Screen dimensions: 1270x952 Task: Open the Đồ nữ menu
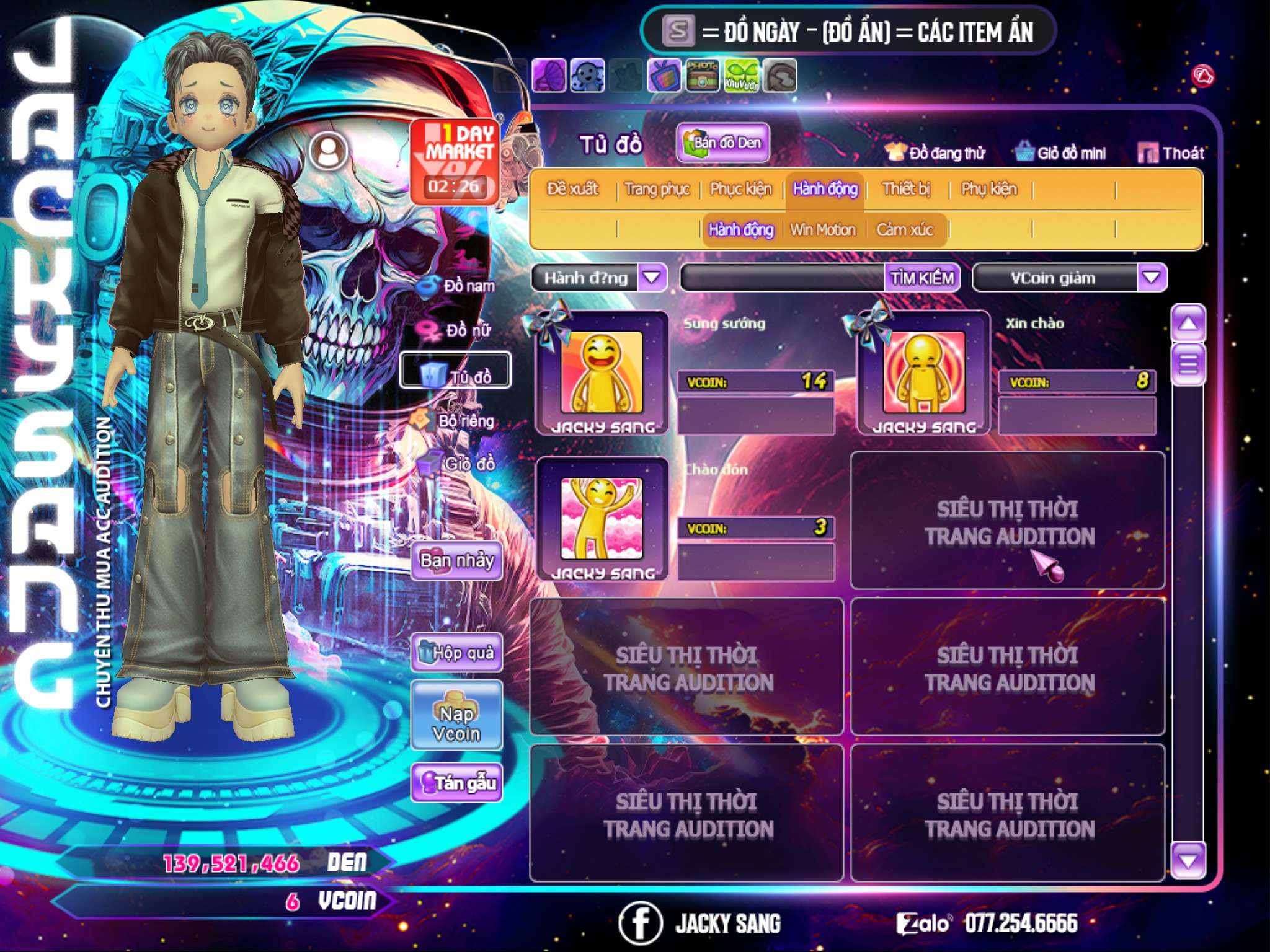(x=458, y=330)
